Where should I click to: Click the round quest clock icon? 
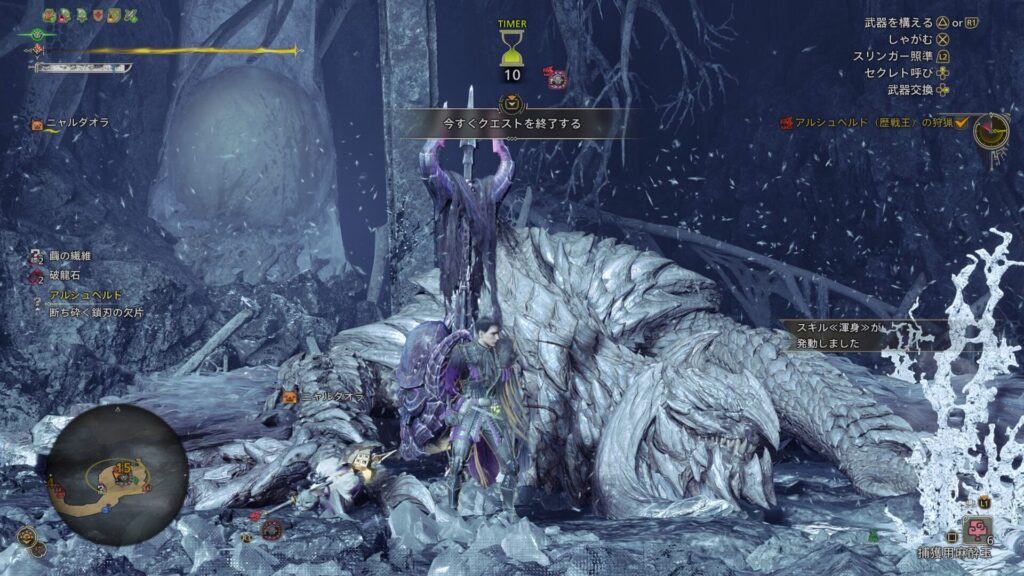[991, 131]
